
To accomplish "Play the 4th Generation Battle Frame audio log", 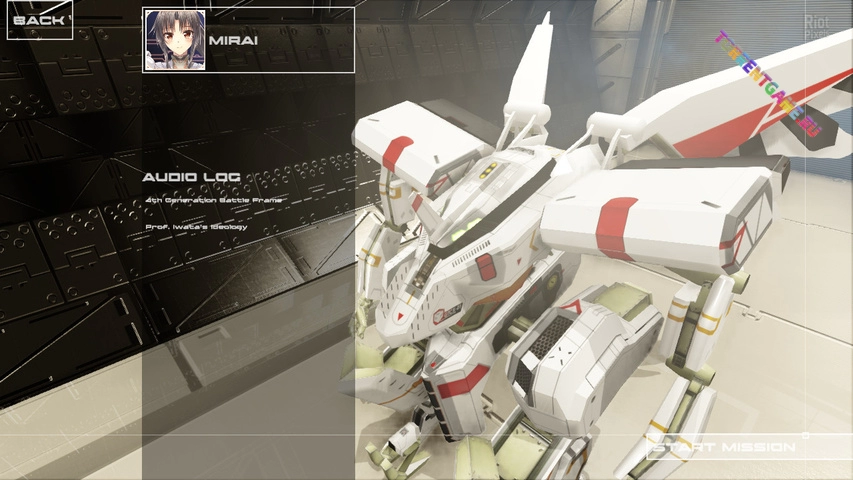I will click(213, 200).
